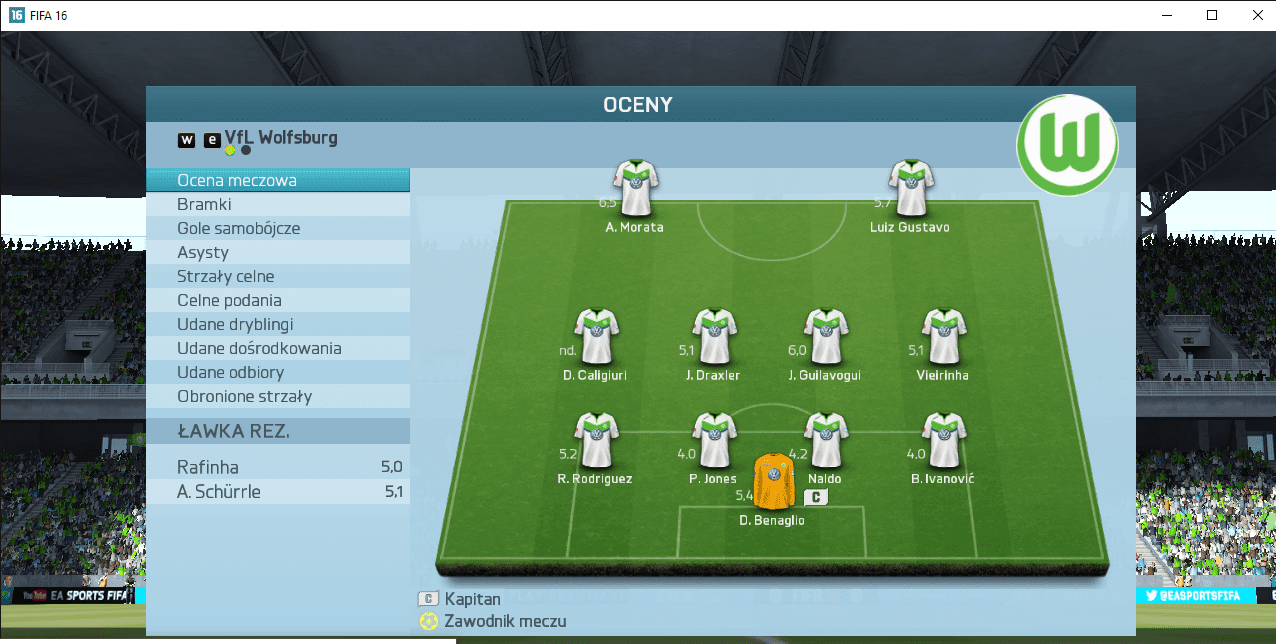Switch to the Asysty stat entry

(278, 253)
